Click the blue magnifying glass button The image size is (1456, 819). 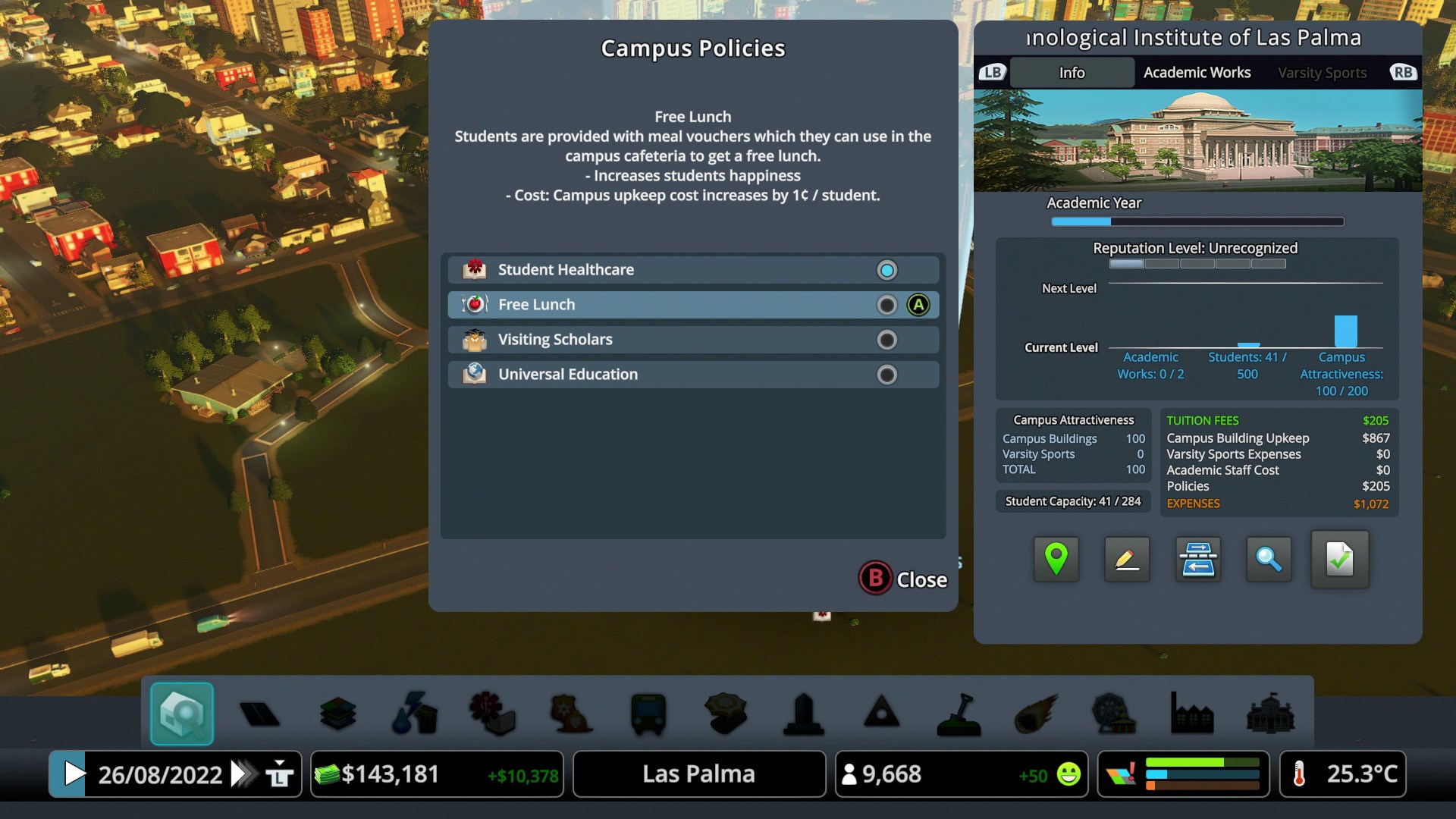click(x=1269, y=560)
